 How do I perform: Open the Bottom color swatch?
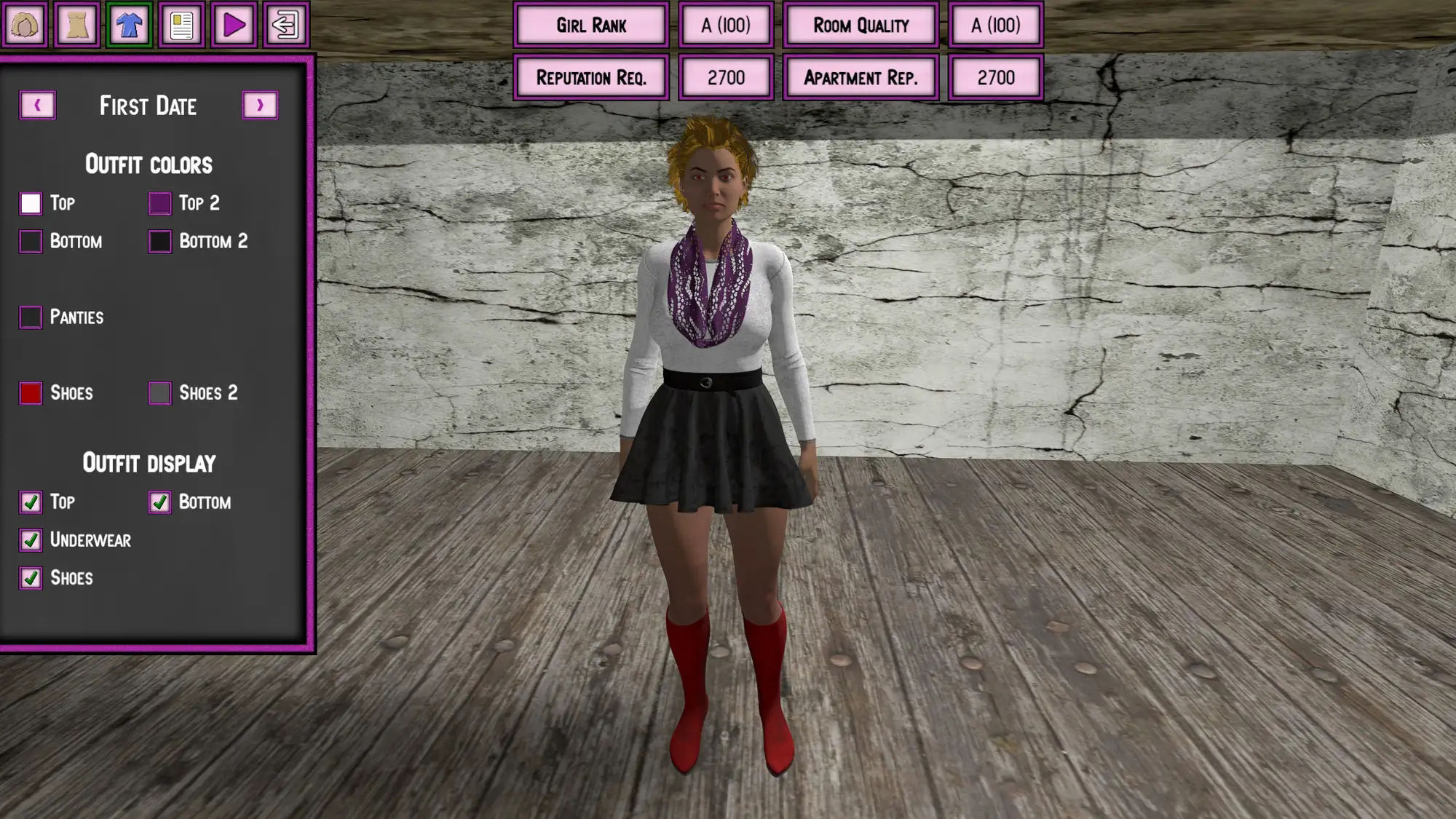click(31, 241)
